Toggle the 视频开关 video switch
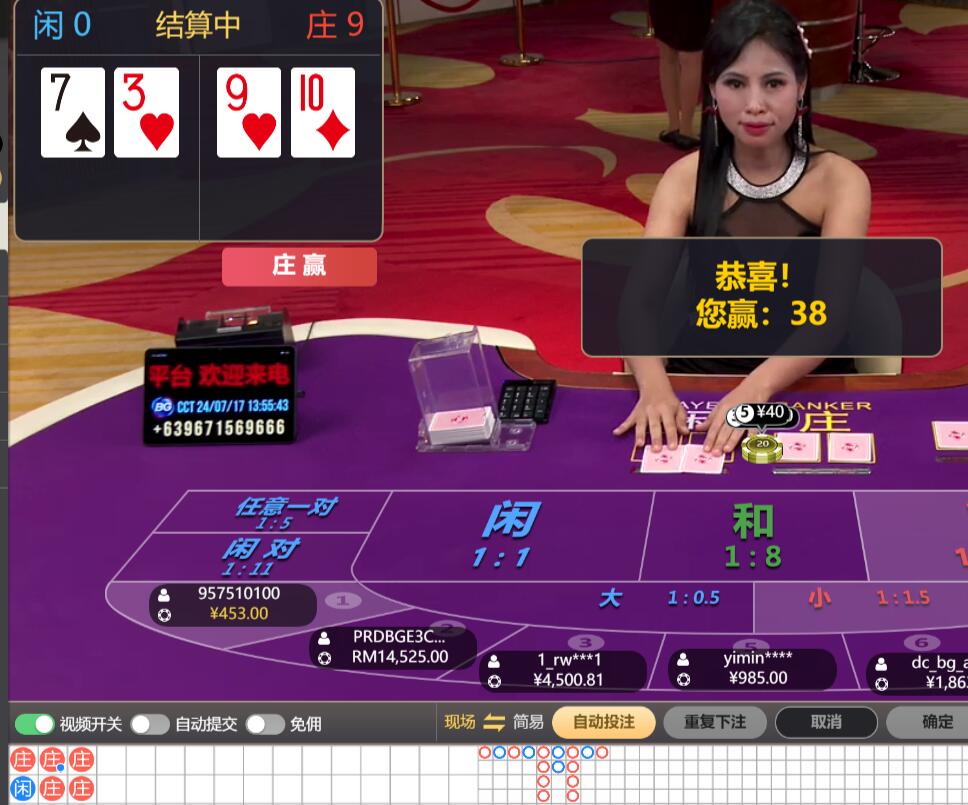 point(35,724)
